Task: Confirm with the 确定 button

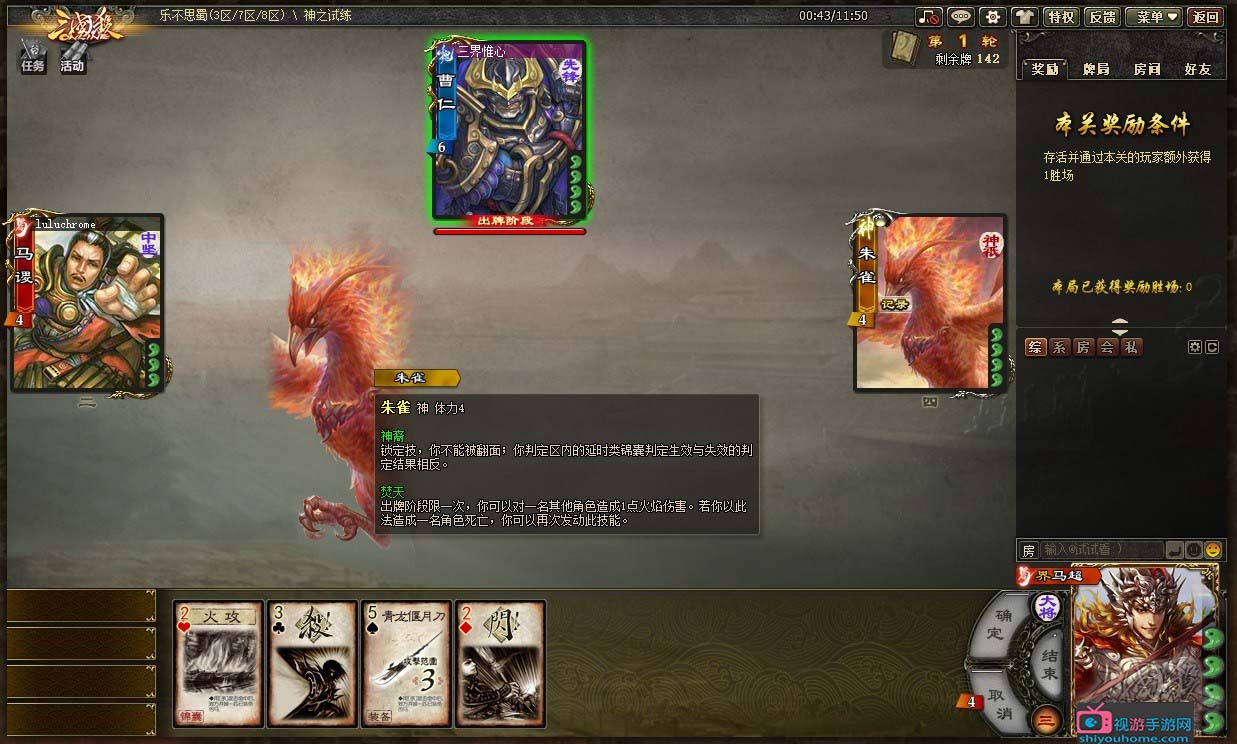Action: pos(997,624)
